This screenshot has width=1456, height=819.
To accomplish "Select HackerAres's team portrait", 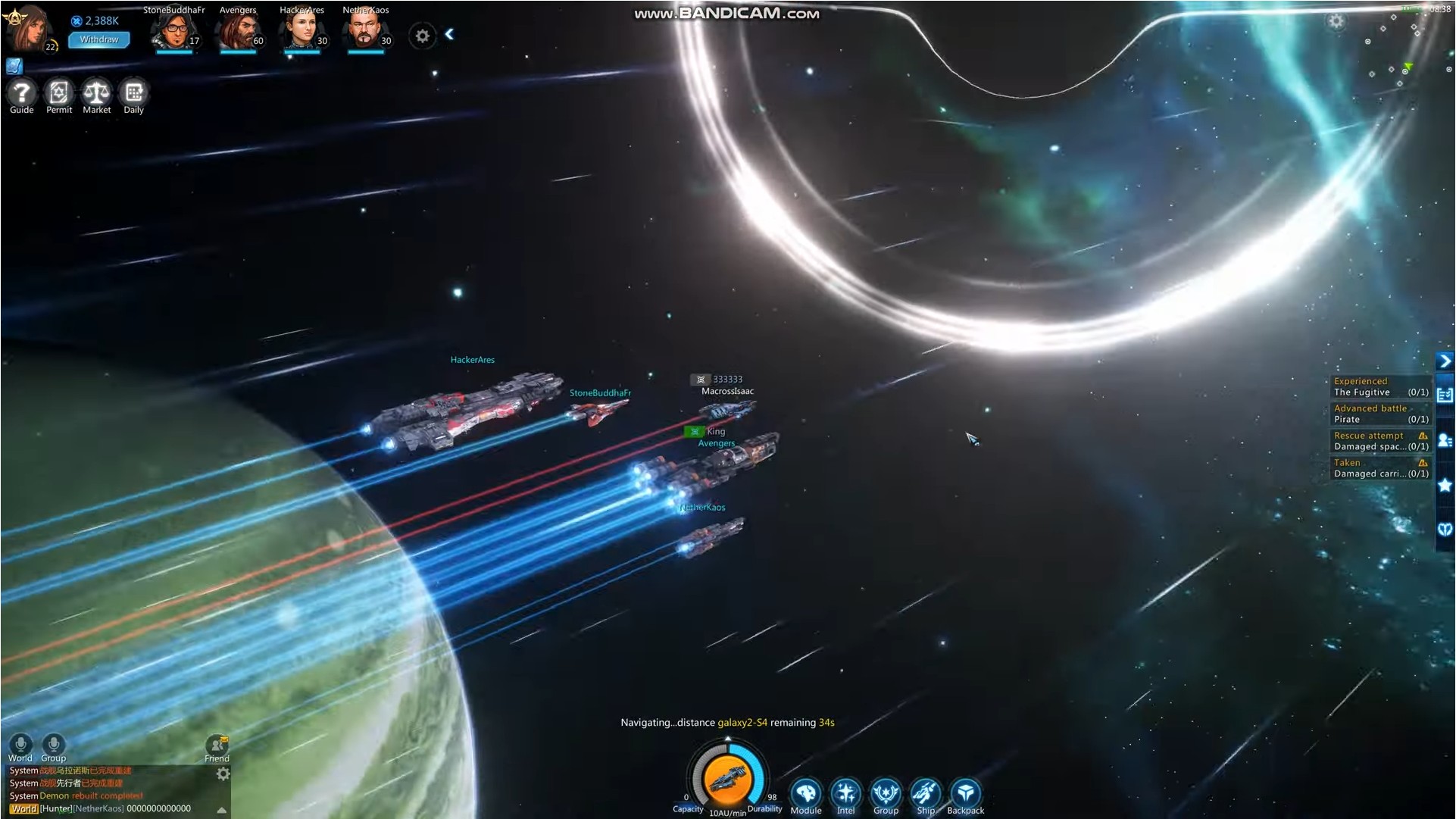I will 302,32.
